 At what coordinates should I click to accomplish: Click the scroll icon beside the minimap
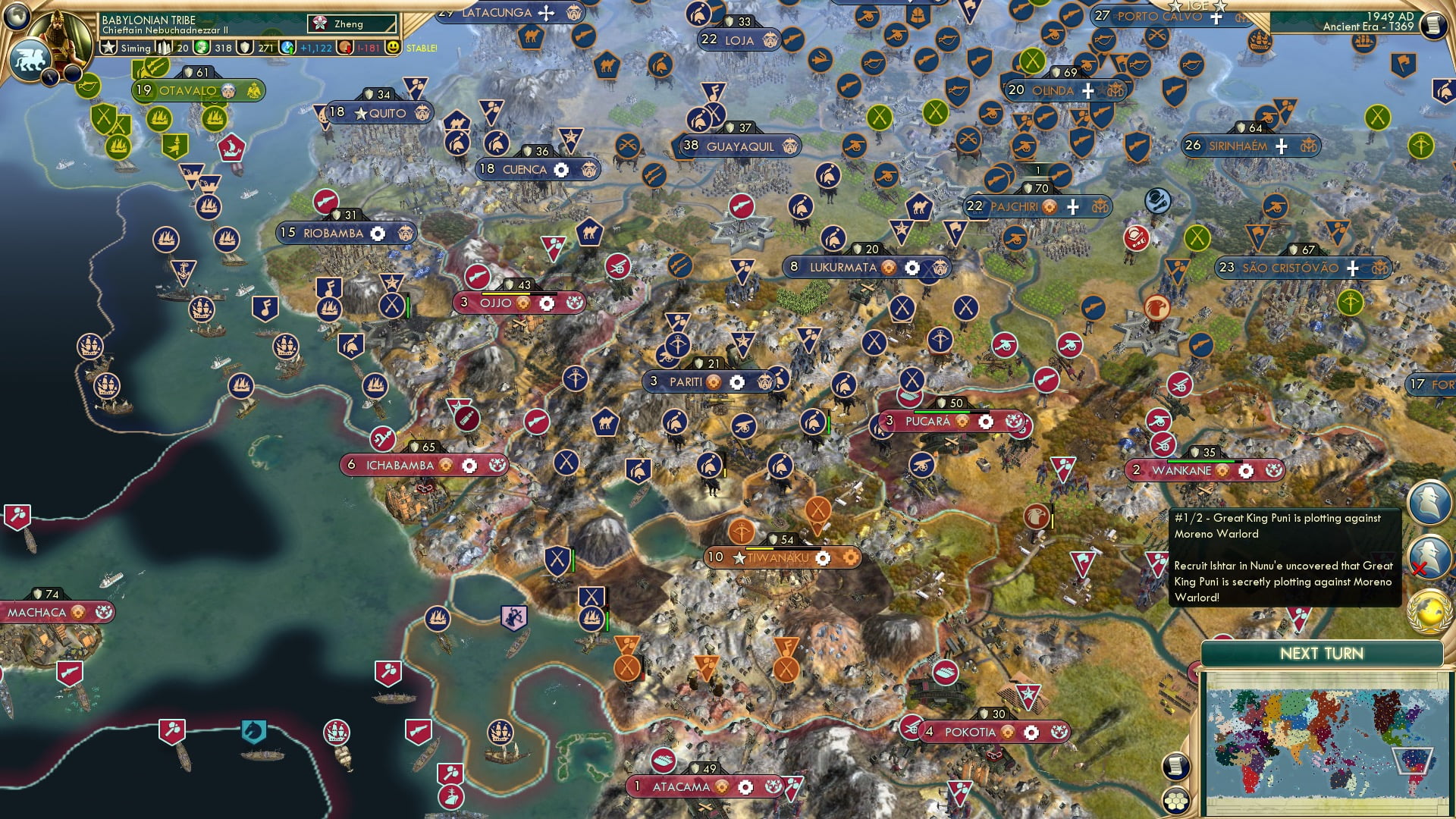(x=1175, y=767)
